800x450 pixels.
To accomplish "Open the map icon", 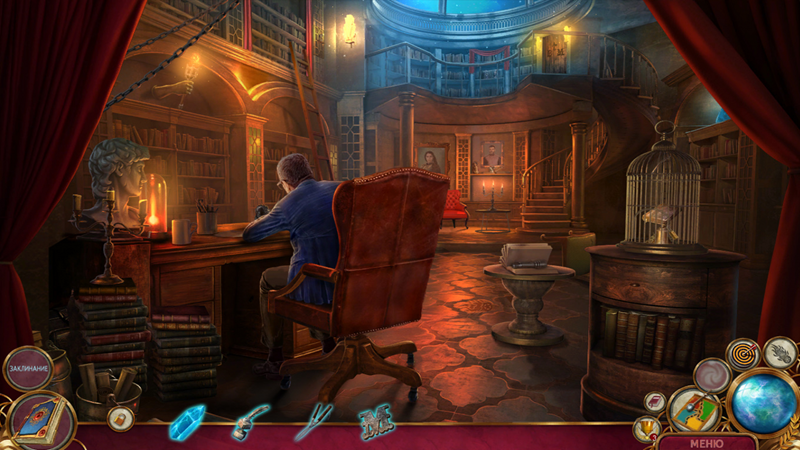I will 694,409.
